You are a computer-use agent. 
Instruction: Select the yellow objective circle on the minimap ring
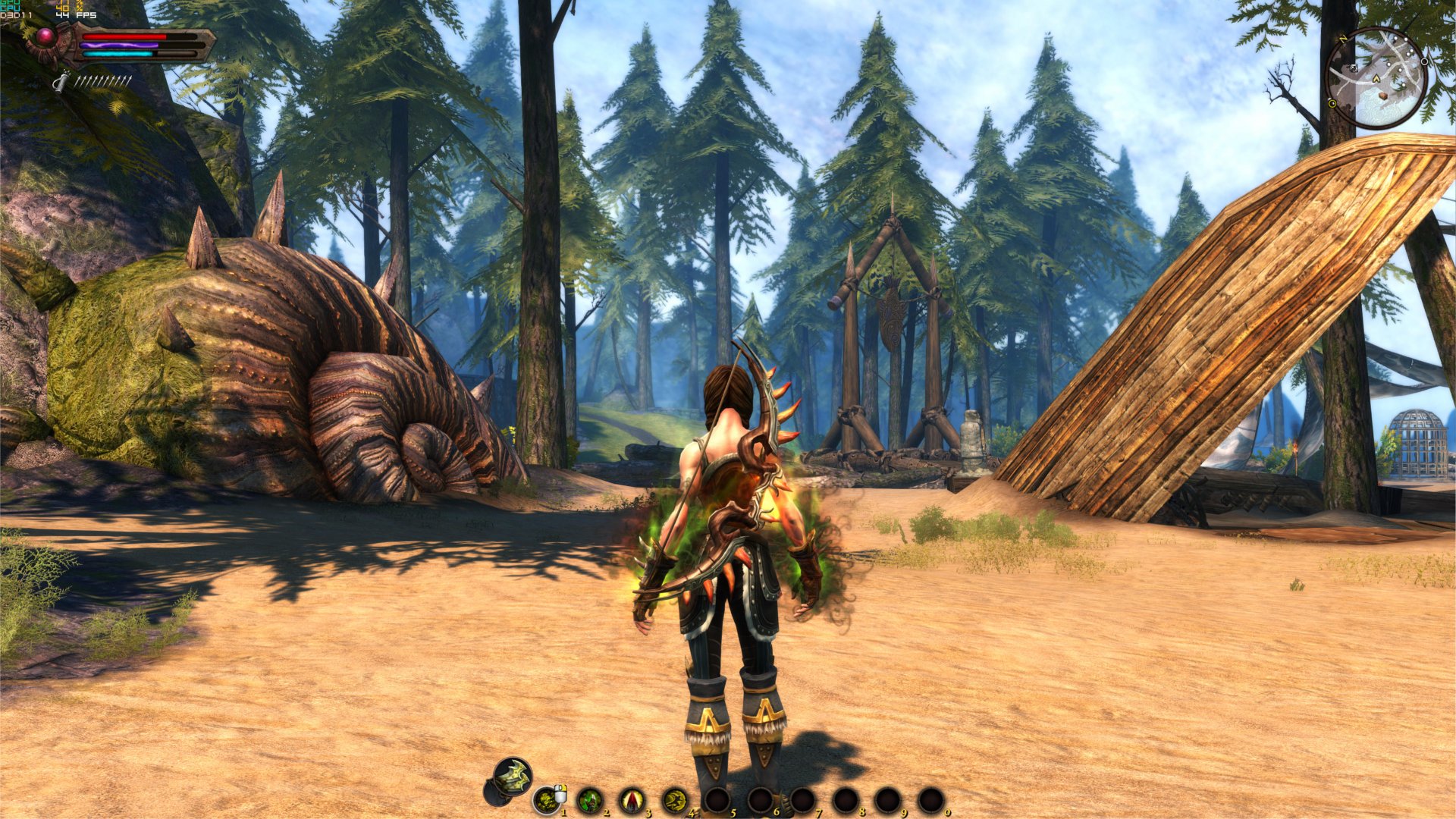tap(1332, 103)
